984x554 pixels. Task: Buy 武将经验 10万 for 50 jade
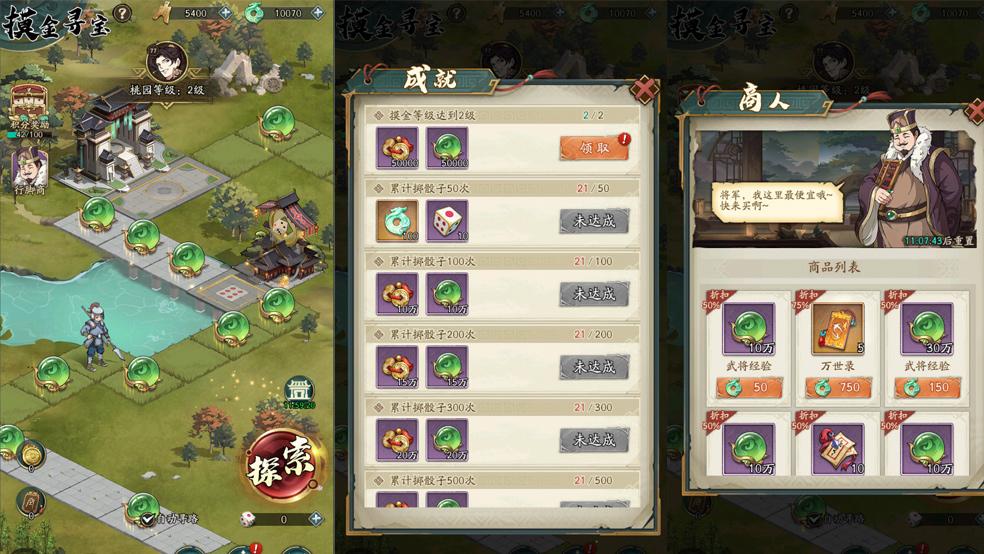click(x=750, y=387)
